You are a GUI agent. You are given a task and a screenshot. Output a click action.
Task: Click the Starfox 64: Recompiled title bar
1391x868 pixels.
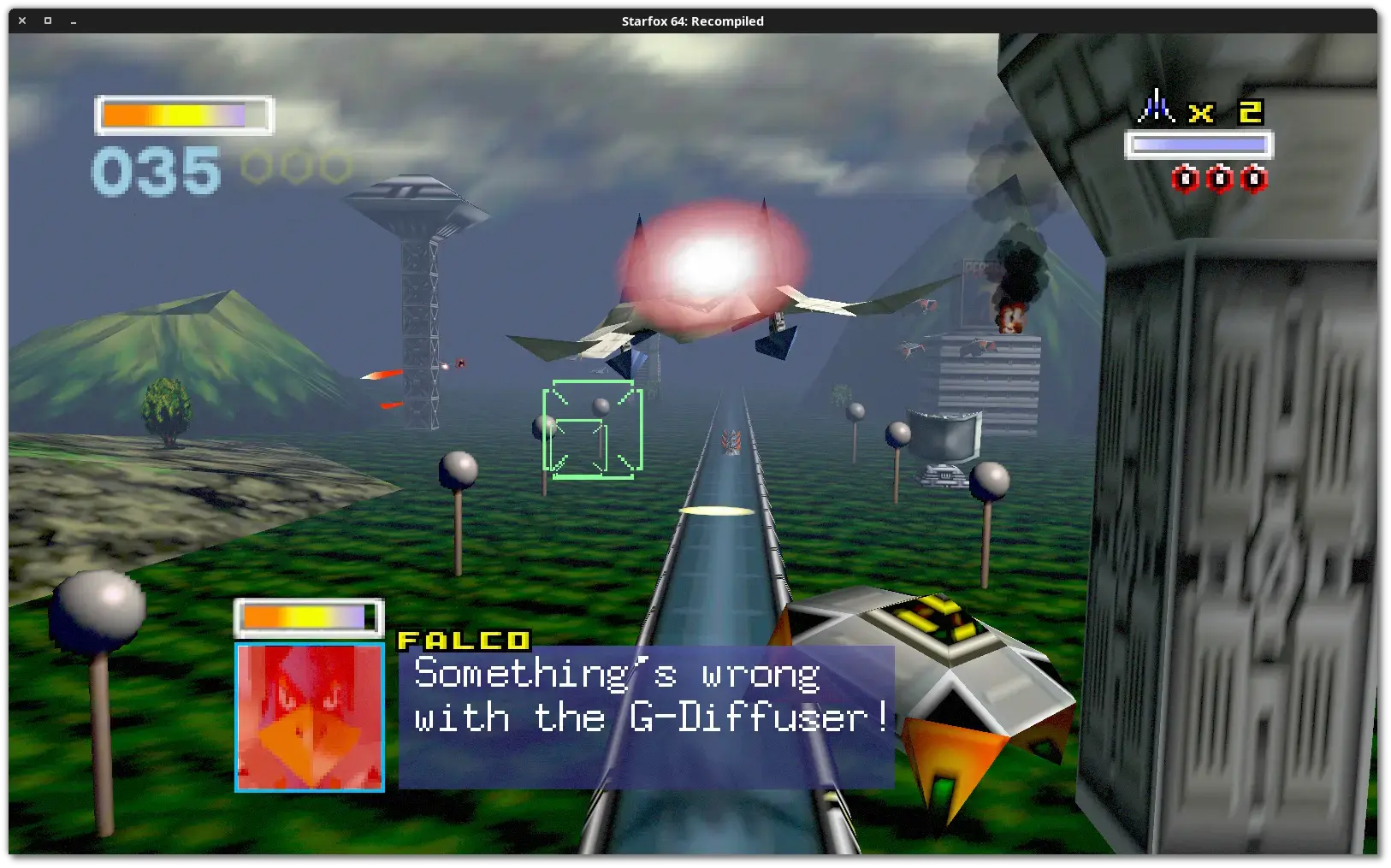(691, 21)
